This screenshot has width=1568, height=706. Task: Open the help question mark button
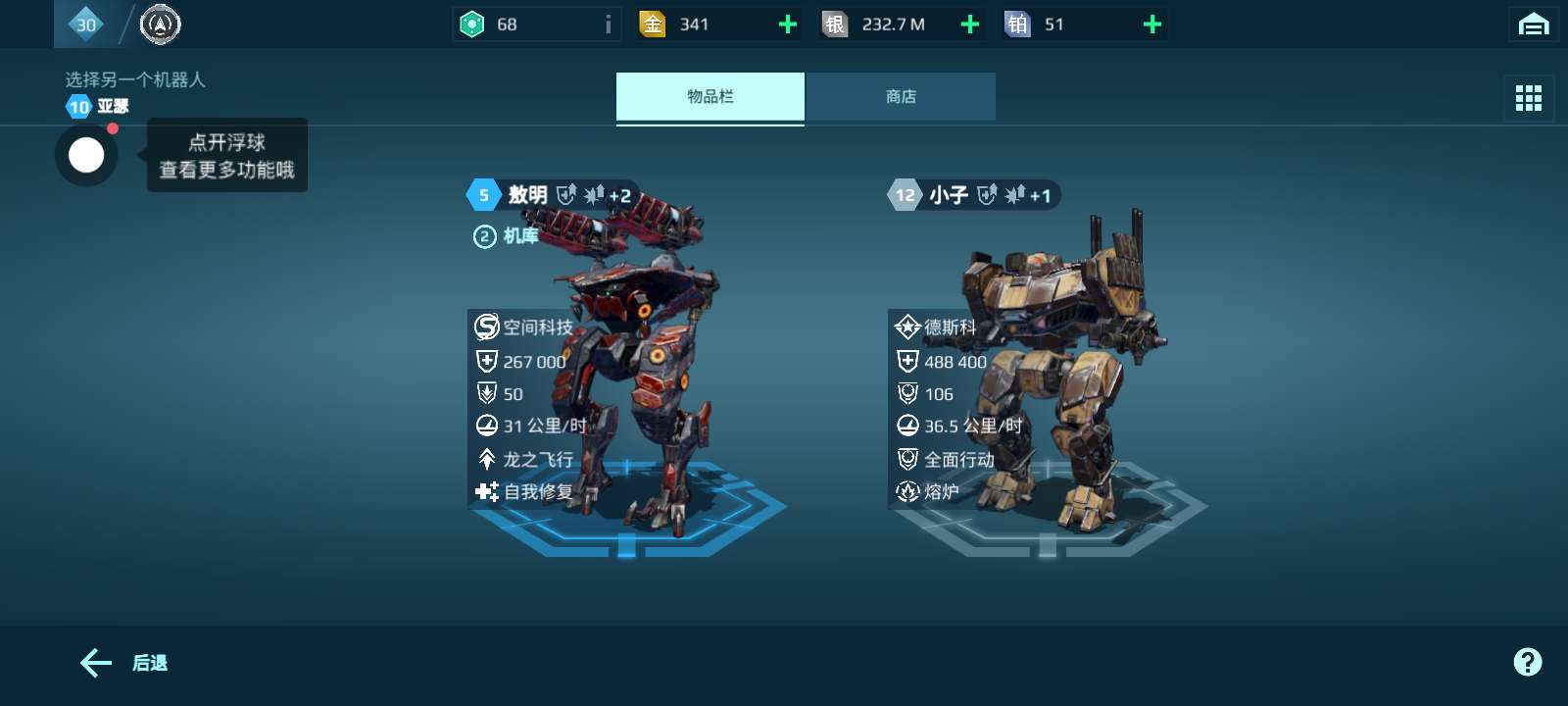(x=1527, y=662)
